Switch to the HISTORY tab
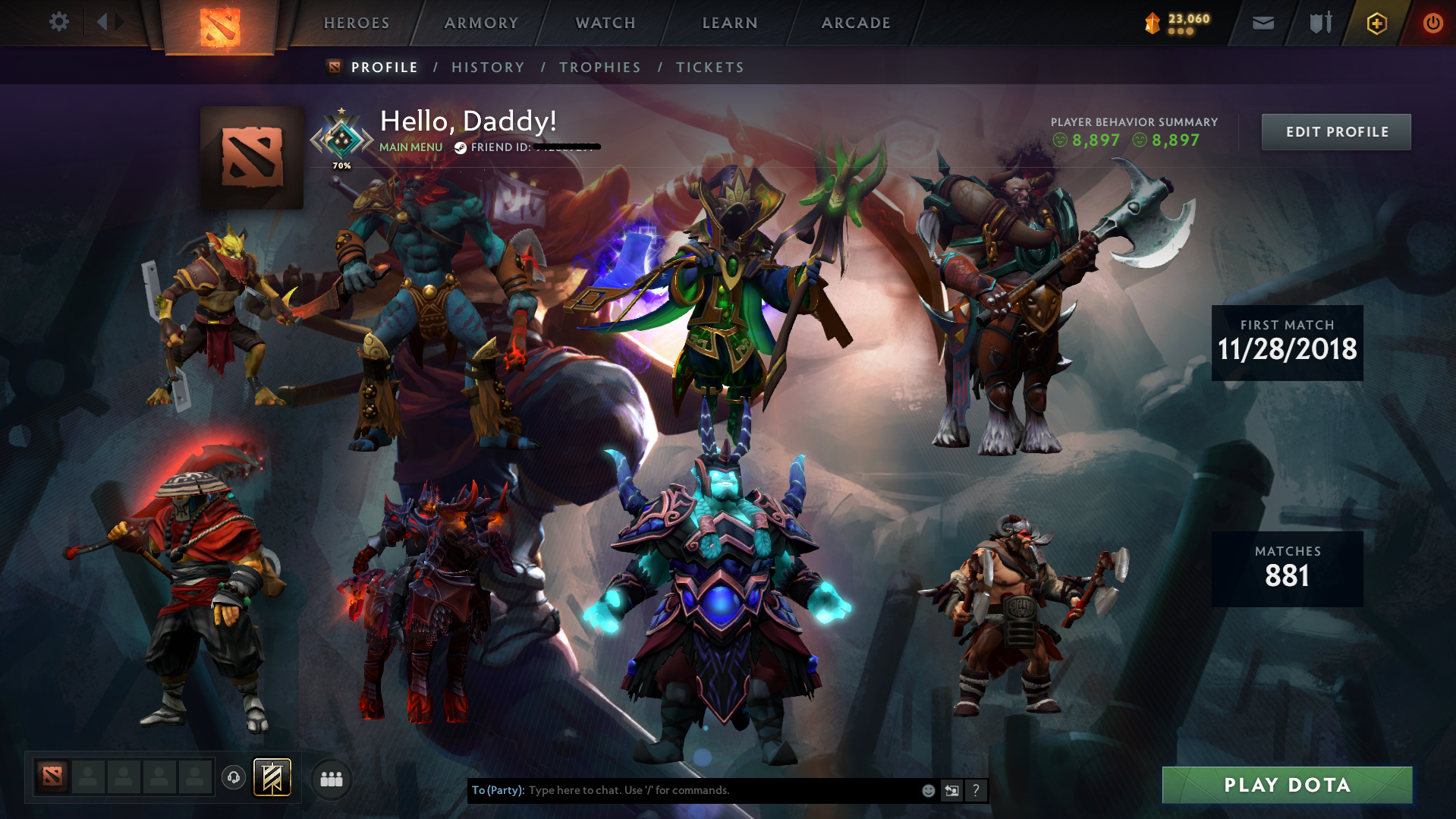This screenshot has height=819, width=1456. [487, 67]
